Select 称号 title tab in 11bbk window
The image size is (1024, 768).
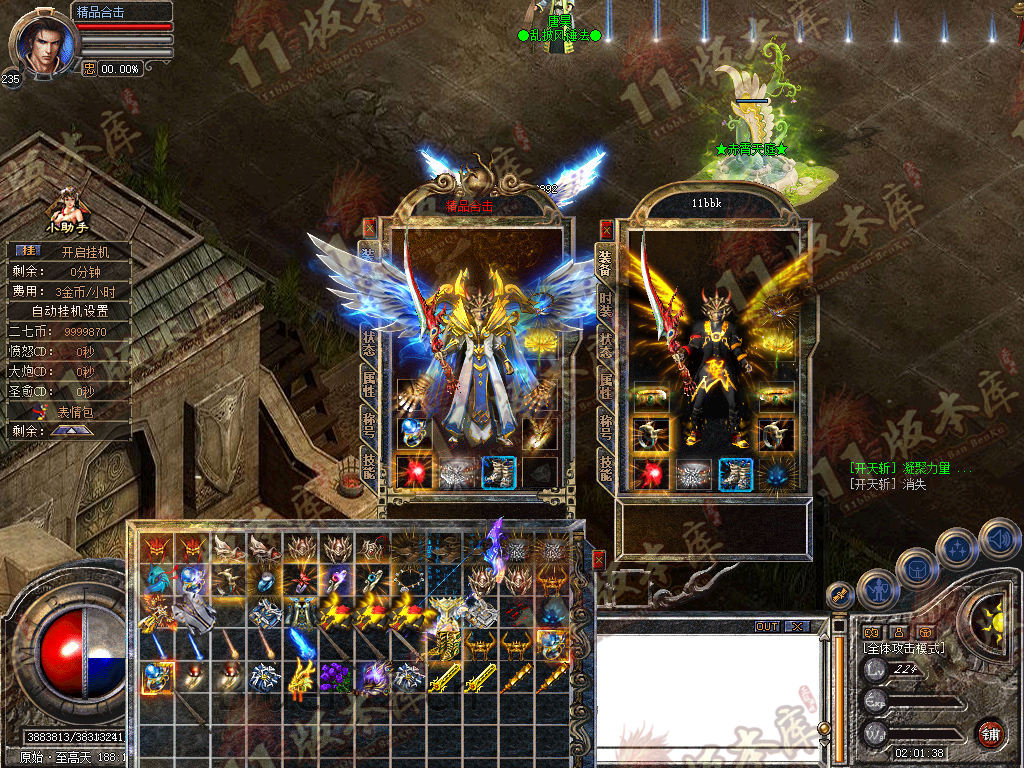click(x=606, y=426)
